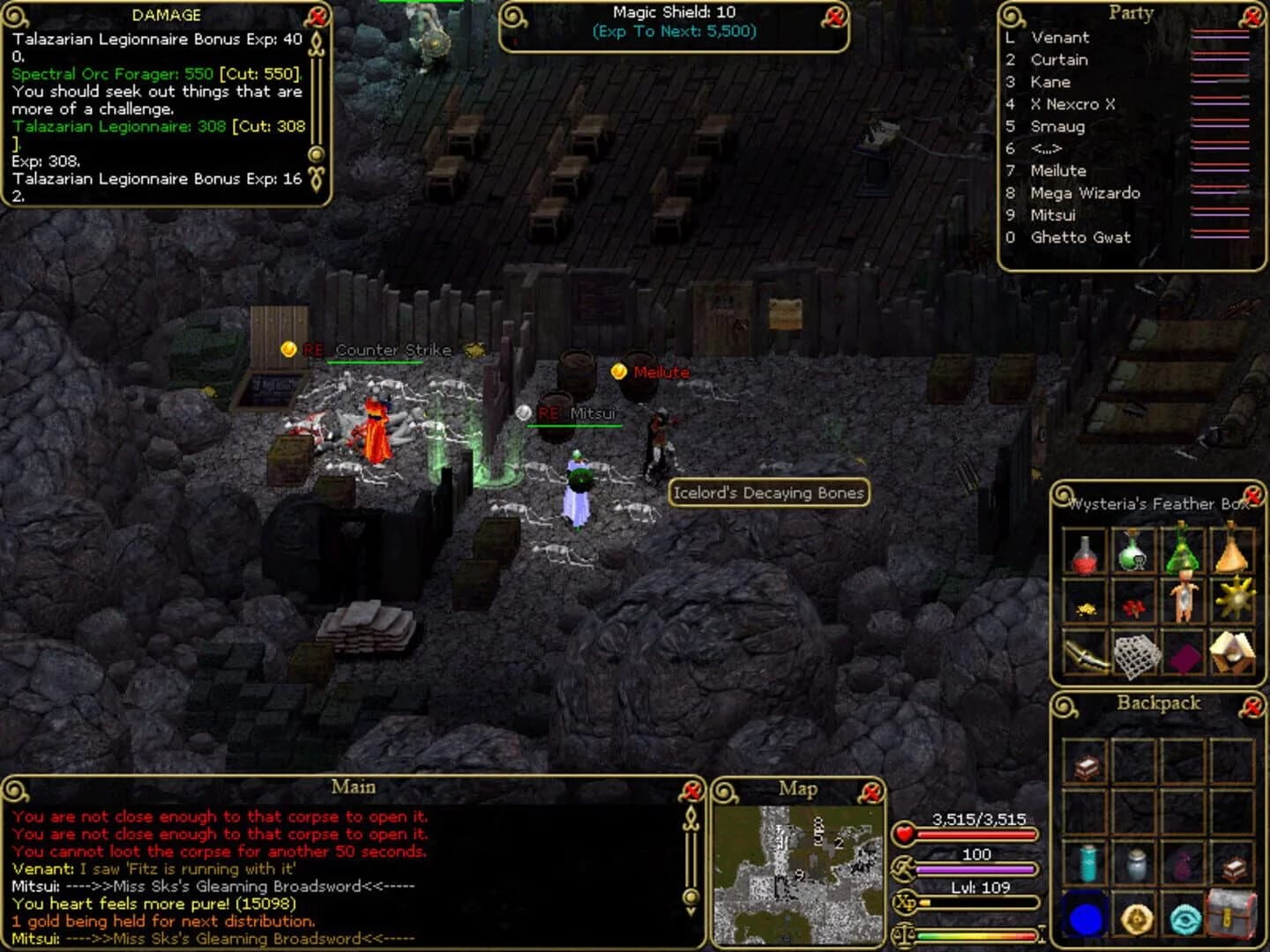
Task: Click the Icelord's Decaying Bones corpse label
Action: click(767, 493)
